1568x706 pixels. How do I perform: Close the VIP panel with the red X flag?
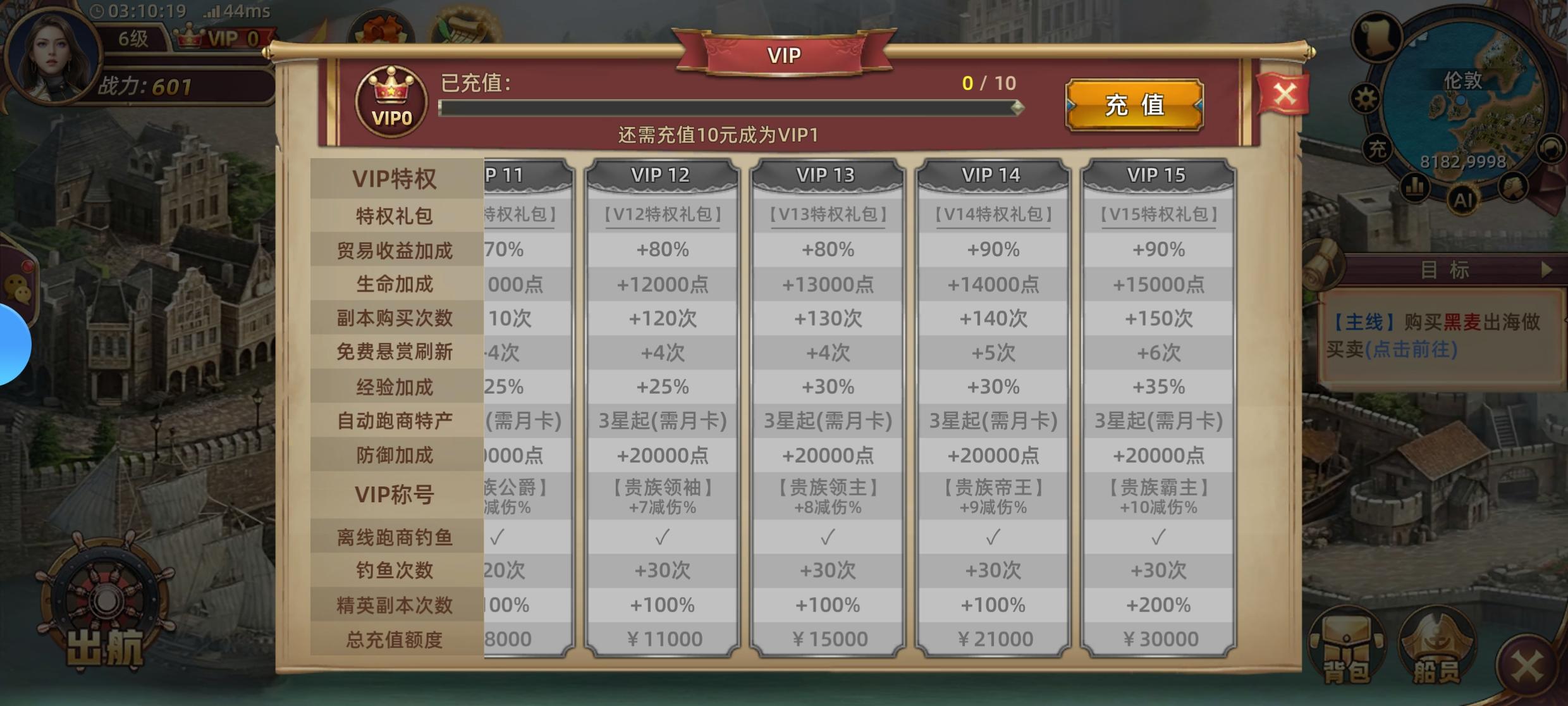[1283, 95]
